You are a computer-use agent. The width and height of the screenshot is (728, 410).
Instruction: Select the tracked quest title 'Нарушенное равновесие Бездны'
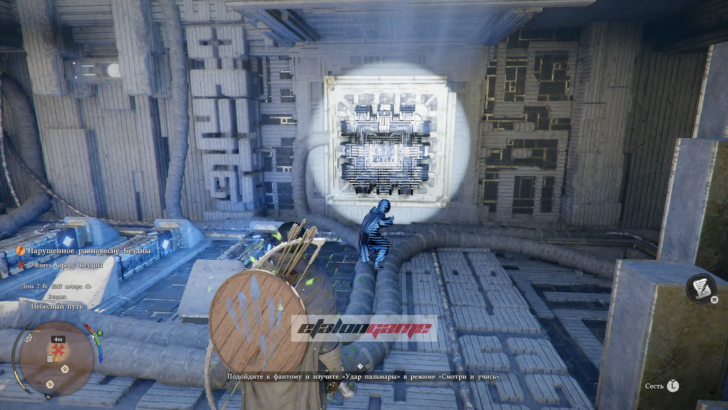pyautogui.click(x=82, y=250)
